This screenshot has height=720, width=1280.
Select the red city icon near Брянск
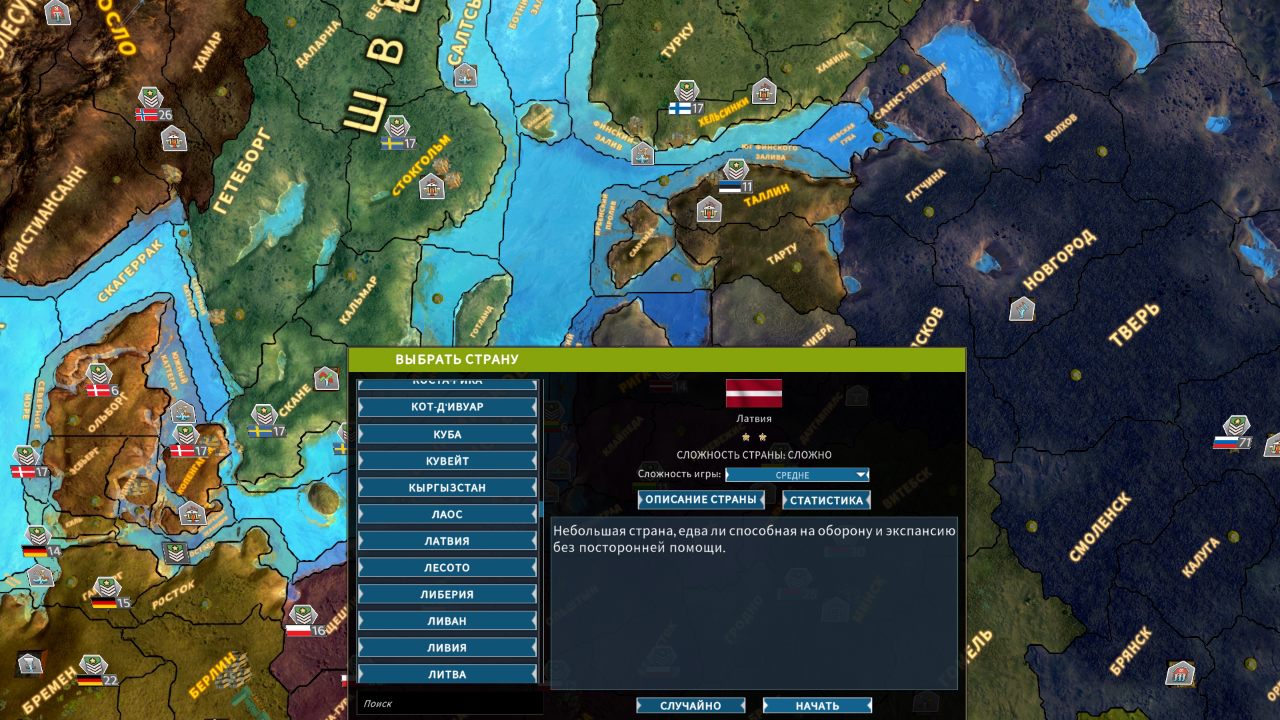pyautogui.click(x=1180, y=672)
